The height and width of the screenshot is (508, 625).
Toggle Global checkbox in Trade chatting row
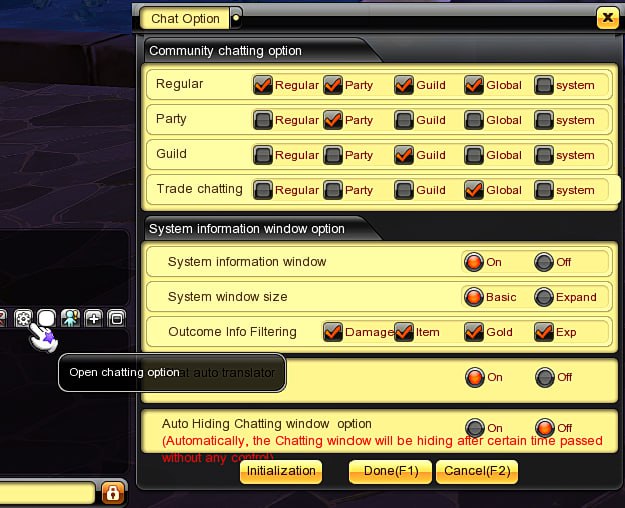click(474, 190)
